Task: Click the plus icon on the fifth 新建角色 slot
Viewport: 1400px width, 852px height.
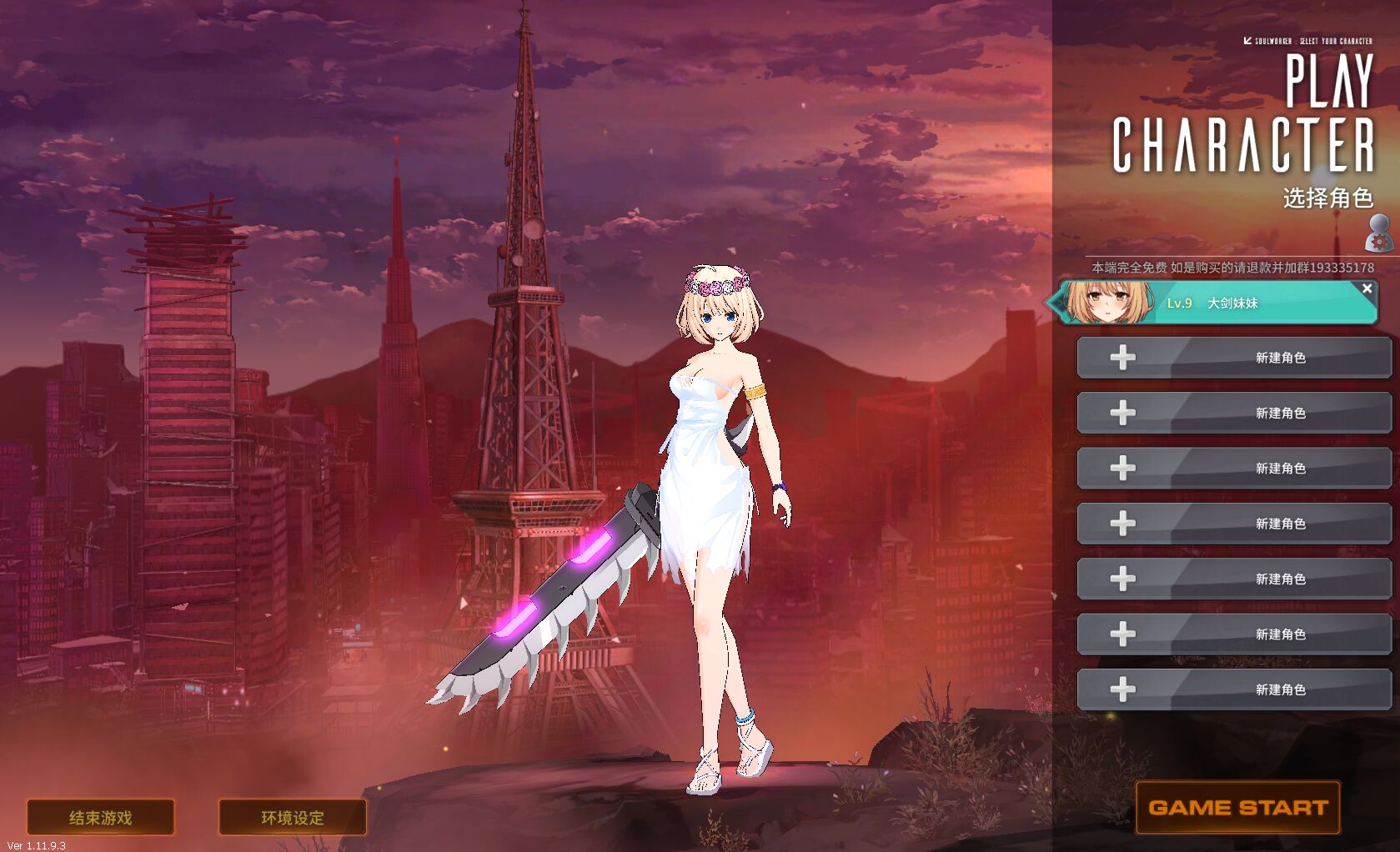Action: pyautogui.click(x=1122, y=579)
